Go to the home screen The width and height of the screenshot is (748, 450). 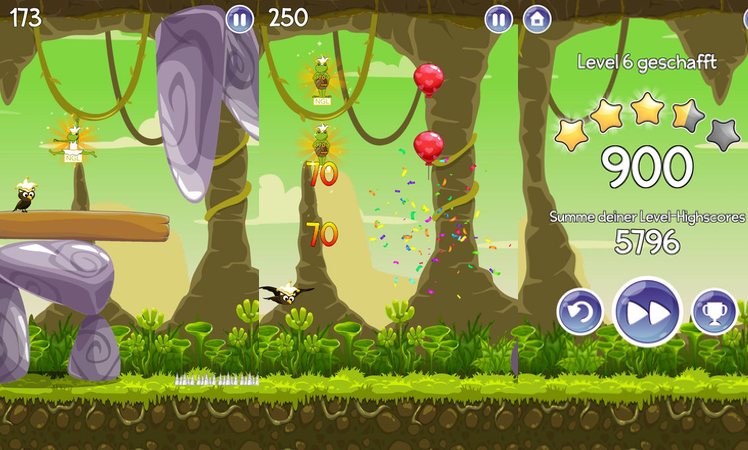point(537,18)
